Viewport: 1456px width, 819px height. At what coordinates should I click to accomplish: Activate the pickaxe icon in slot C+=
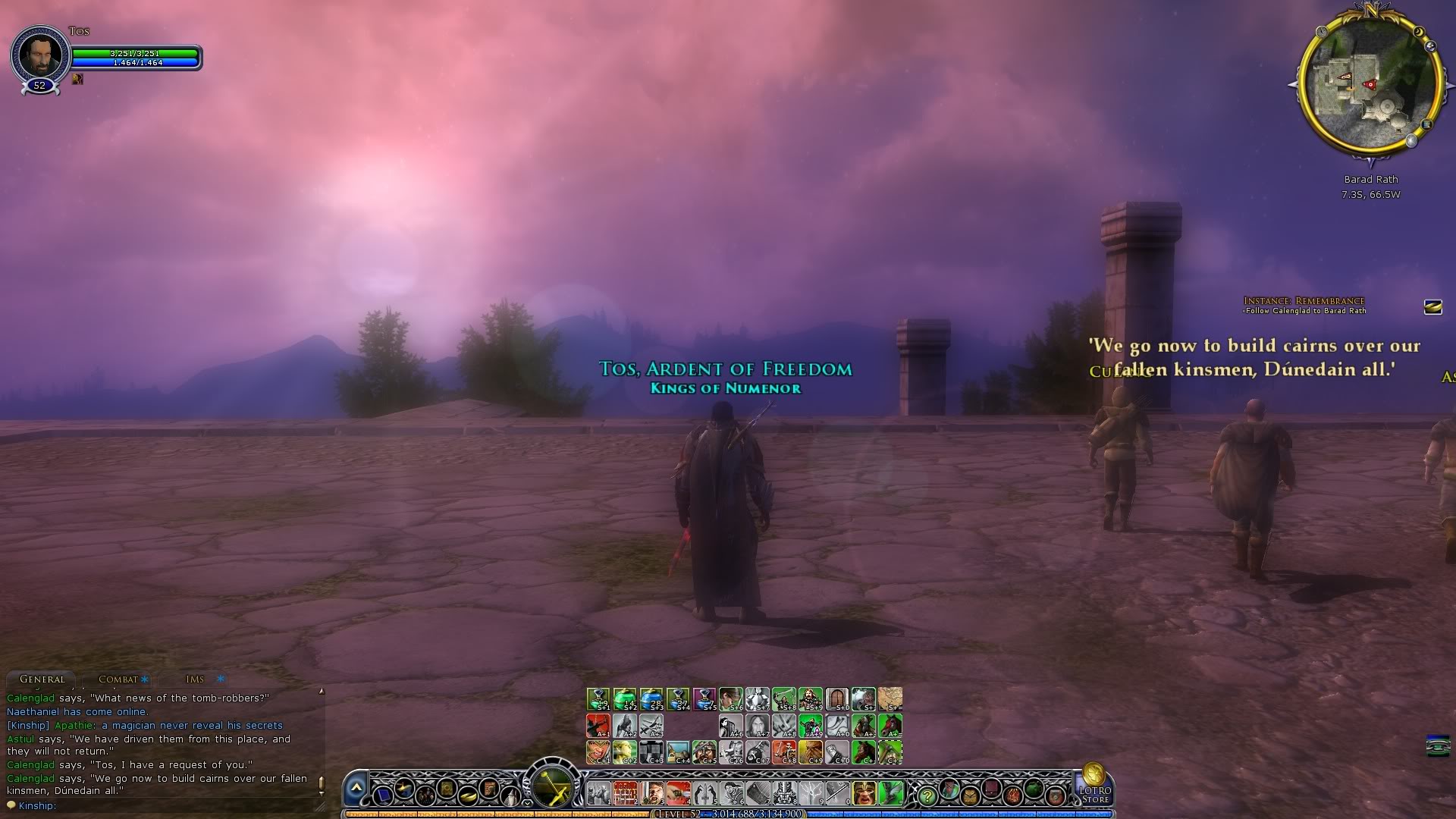(890, 752)
